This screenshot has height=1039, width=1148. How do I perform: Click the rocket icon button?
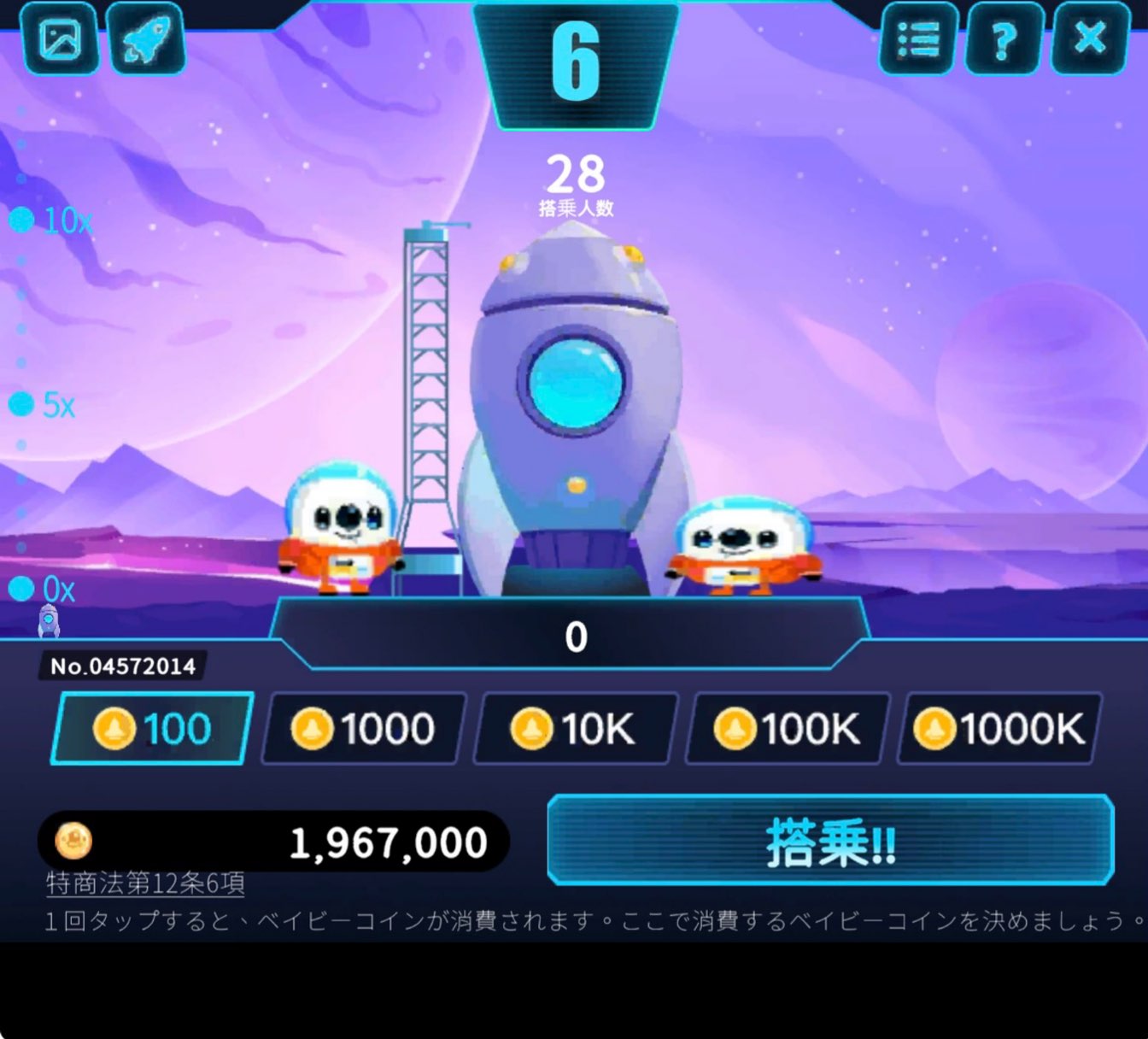point(146,38)
